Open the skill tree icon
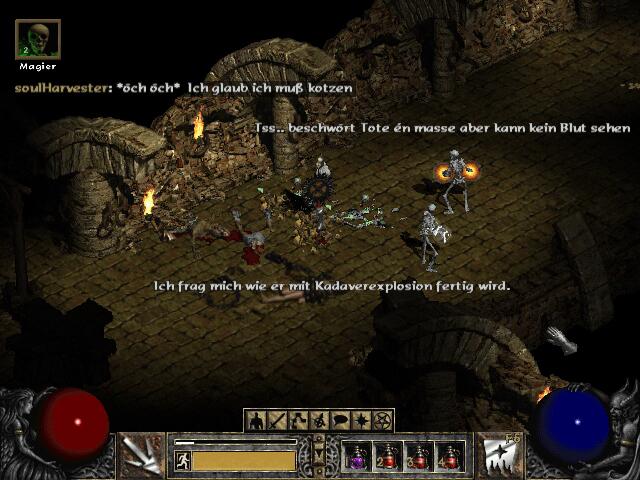This screenshot has height=480, width=640. coord(298,420)
